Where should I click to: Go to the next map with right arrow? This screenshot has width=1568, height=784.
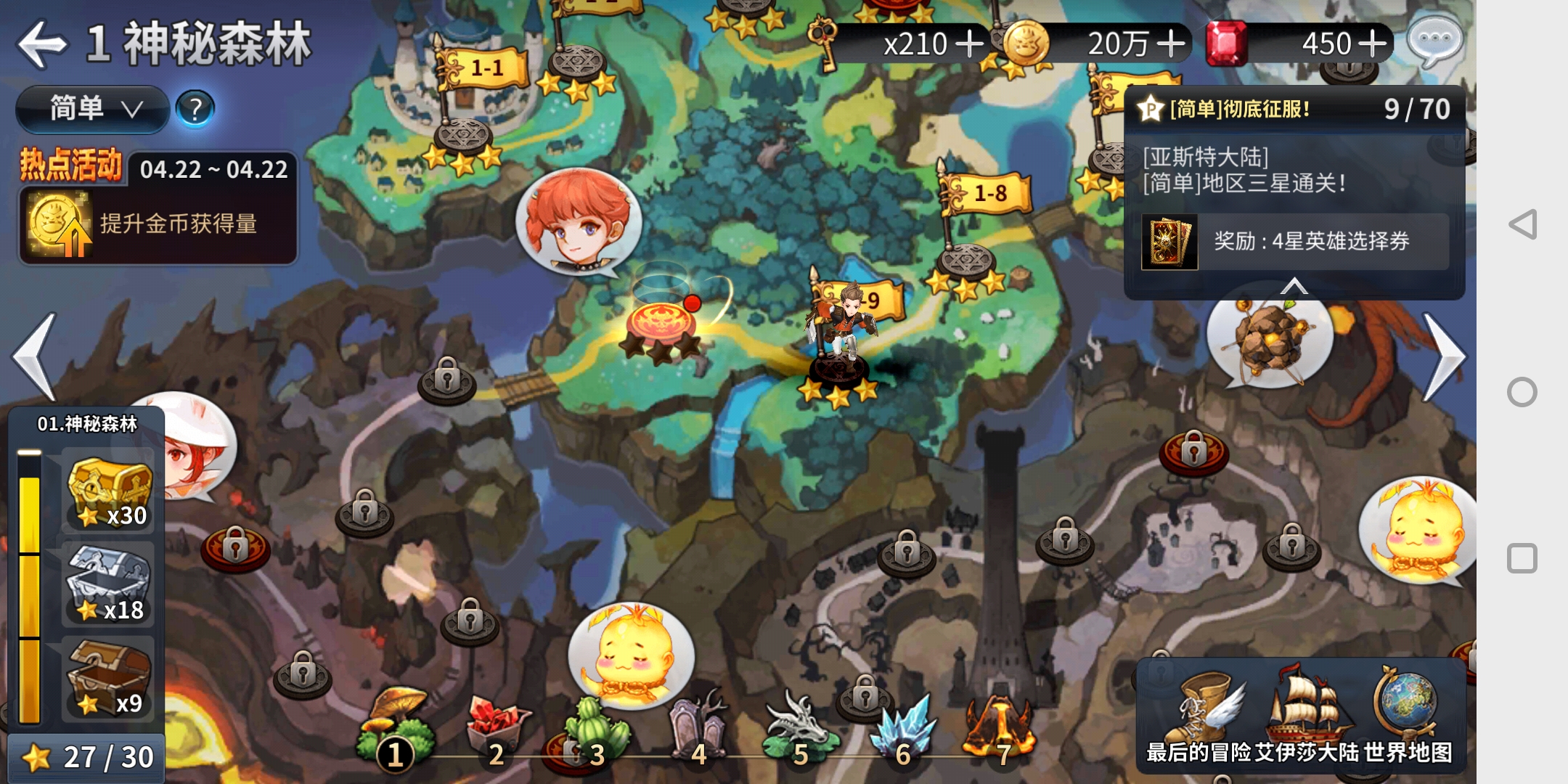pos(1443,356)
